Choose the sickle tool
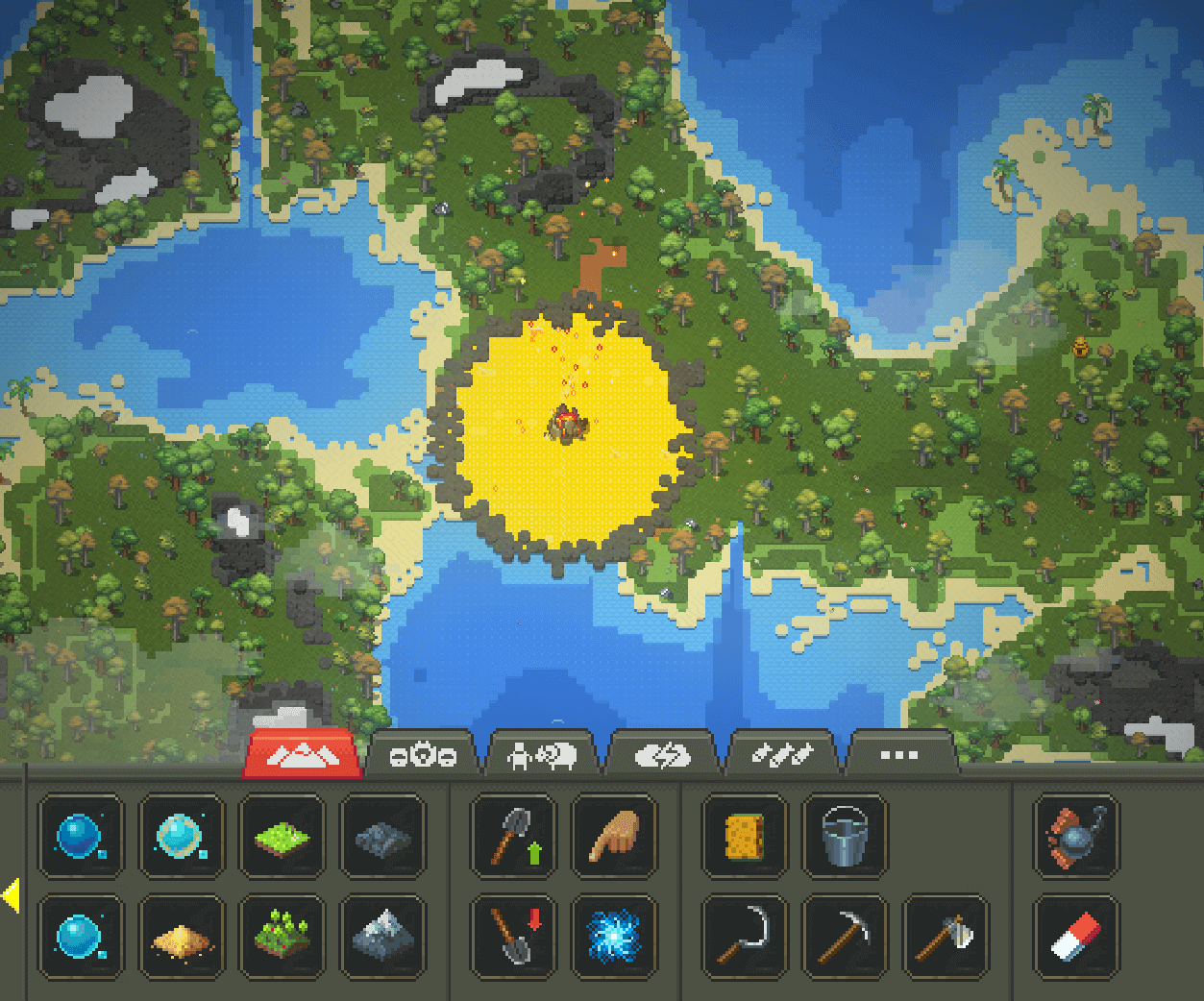 point(745,938)
